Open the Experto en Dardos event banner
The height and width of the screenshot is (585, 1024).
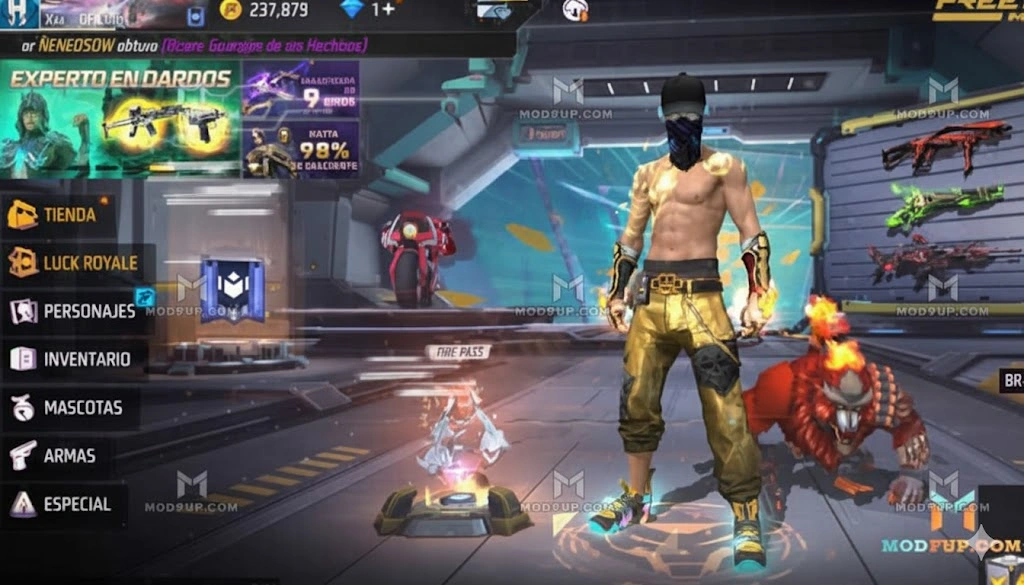(120, 120)
